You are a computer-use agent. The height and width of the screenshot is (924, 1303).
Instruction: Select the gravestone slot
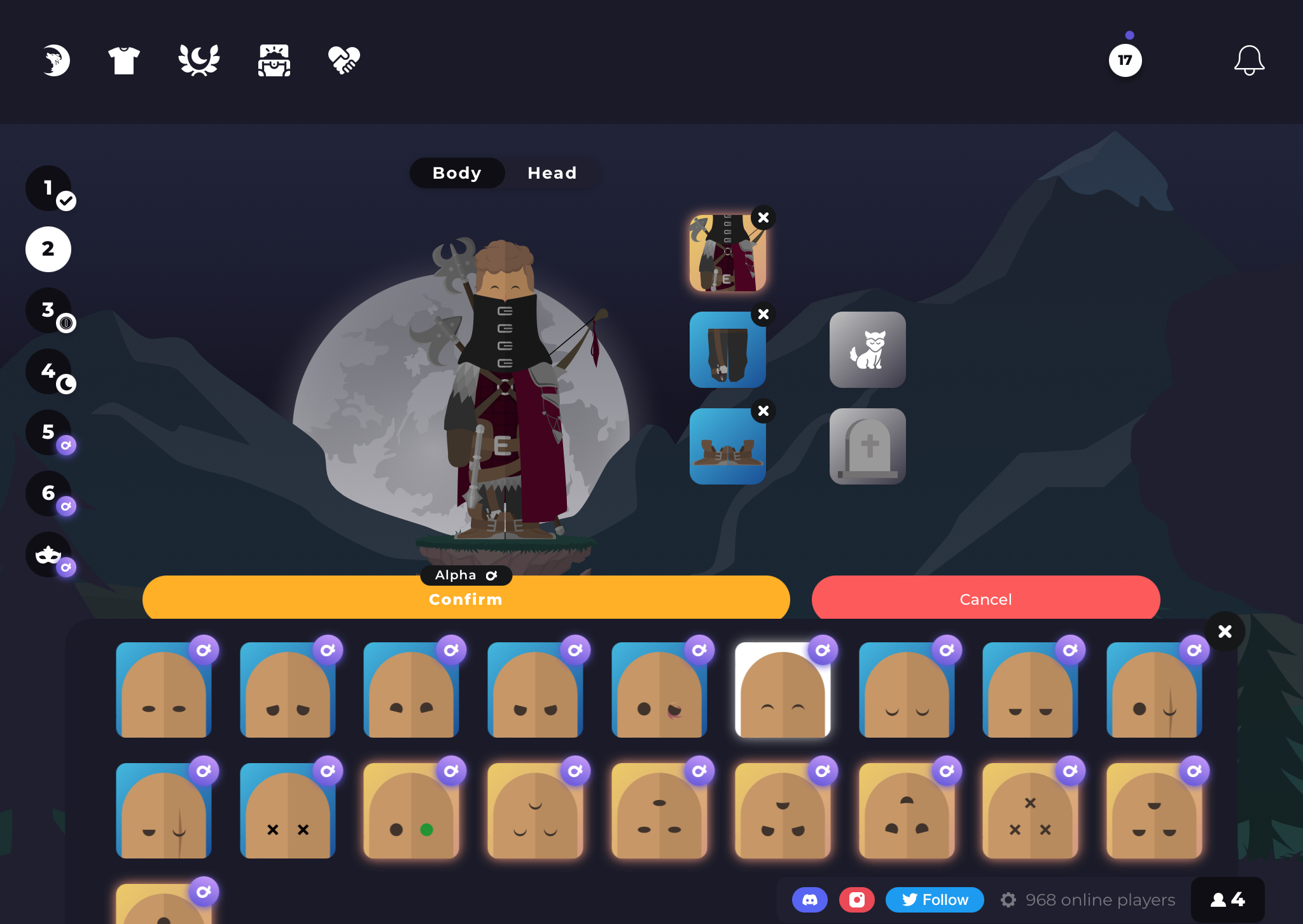point(867,446)
